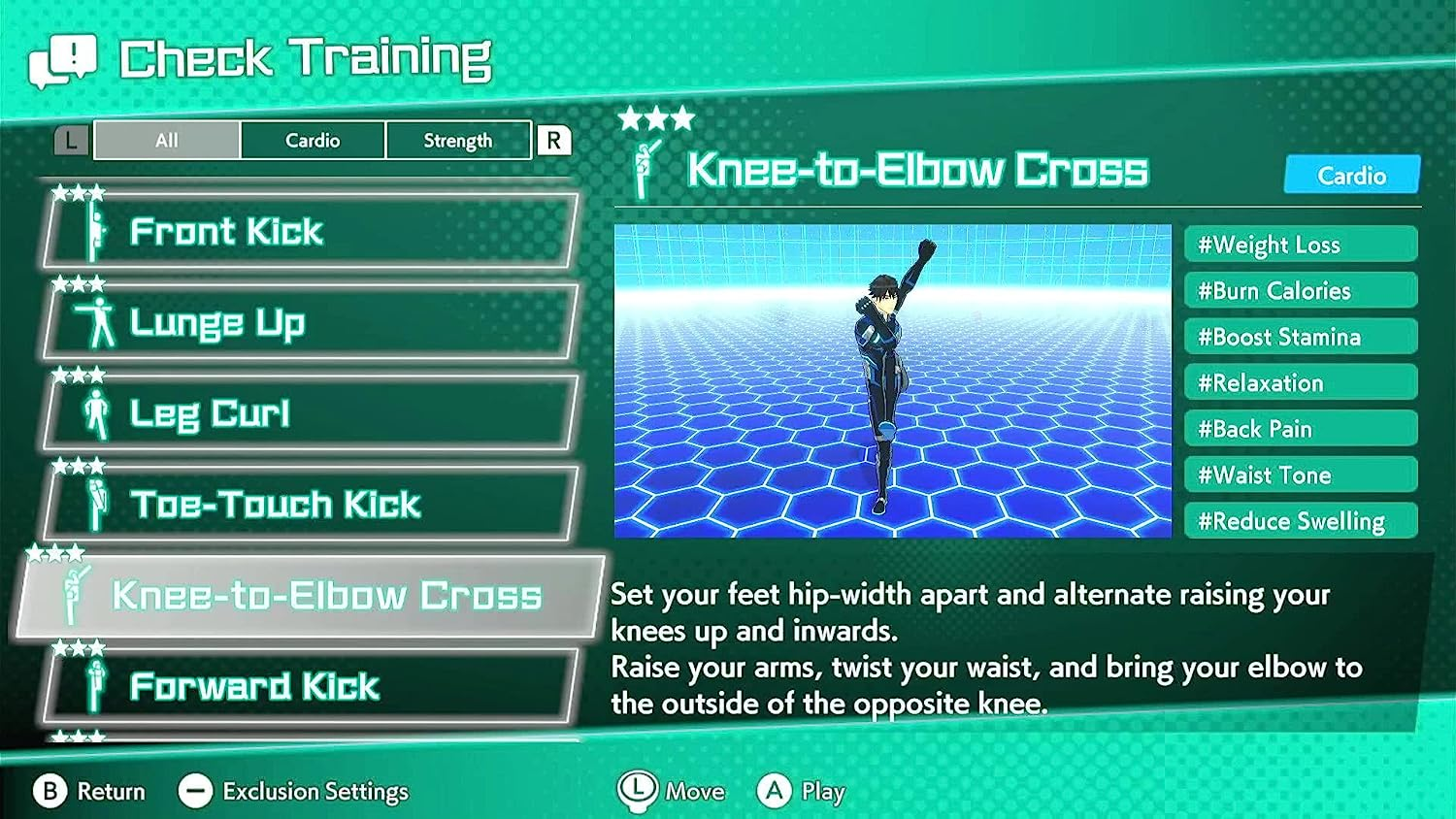This screenshot has height=819, width=1456.
Task: Click the R shoulder button indicator
Action: click(553, 140)
